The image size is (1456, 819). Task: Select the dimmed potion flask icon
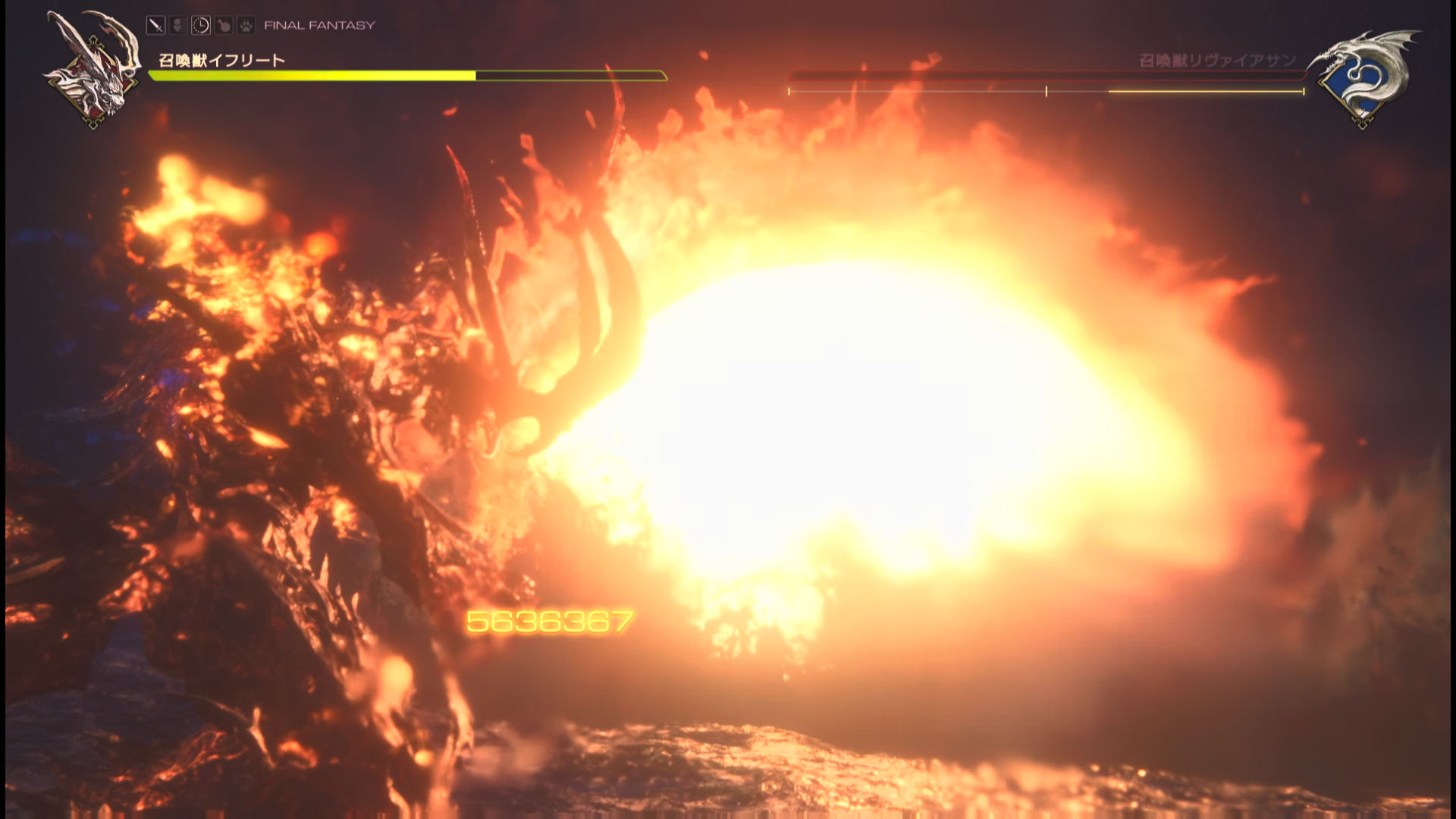tap(224, 25)
